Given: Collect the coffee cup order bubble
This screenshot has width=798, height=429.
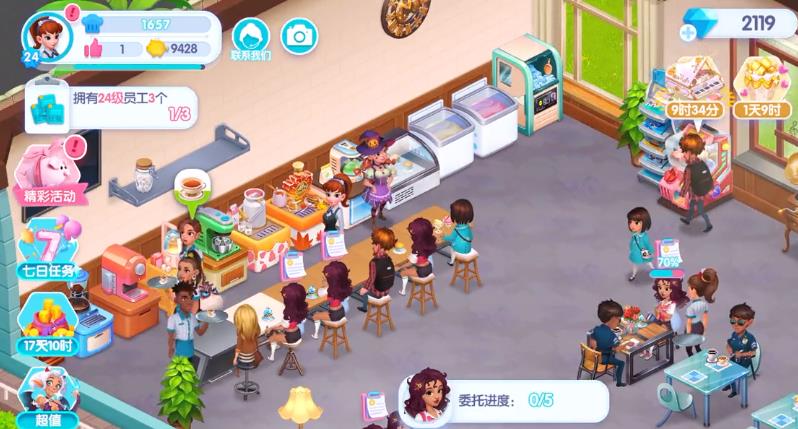Looking at the screenshot, I should [188, 188].
